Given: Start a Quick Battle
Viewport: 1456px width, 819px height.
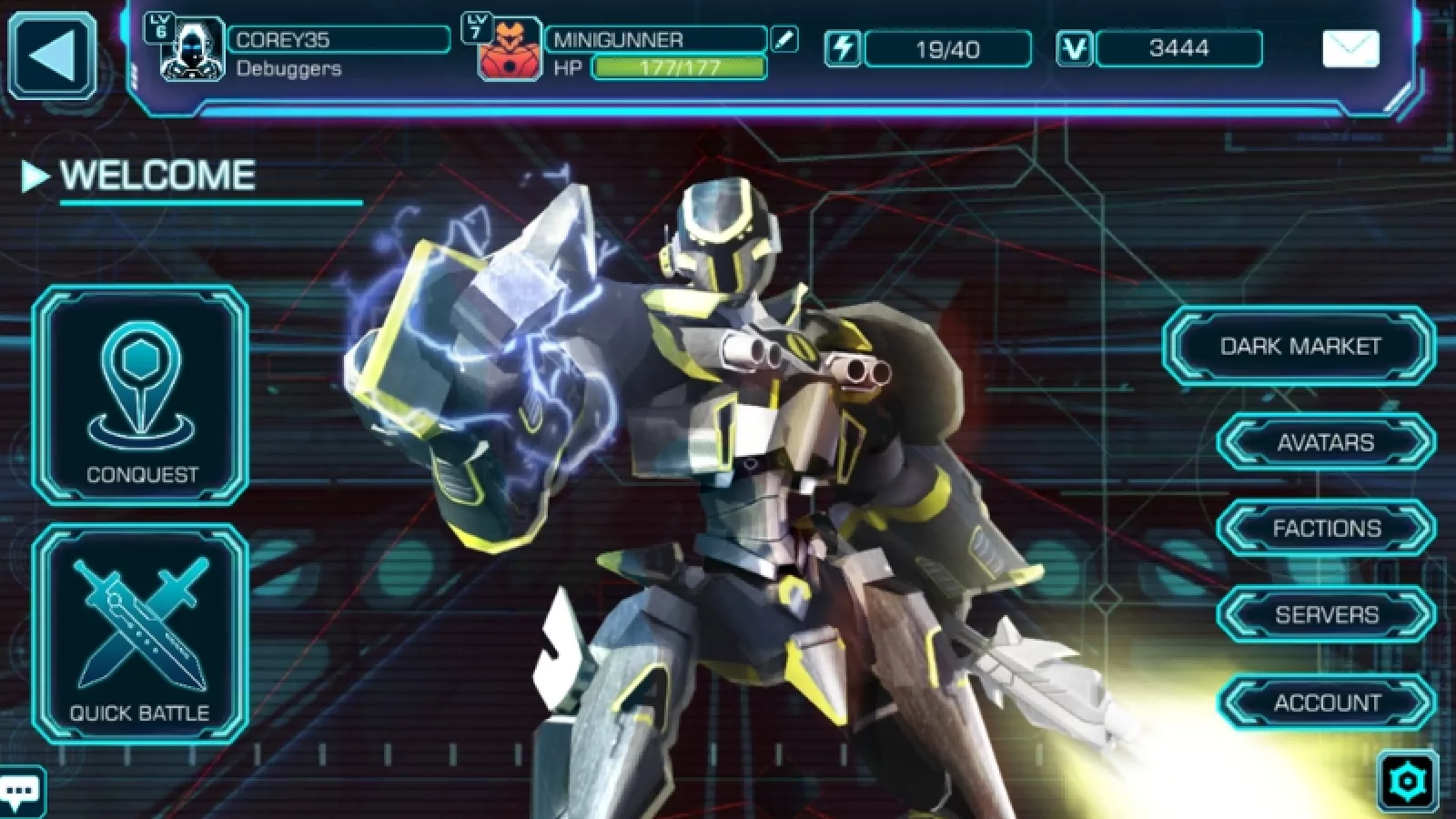Looking at the screenshot, I should 141,634.
